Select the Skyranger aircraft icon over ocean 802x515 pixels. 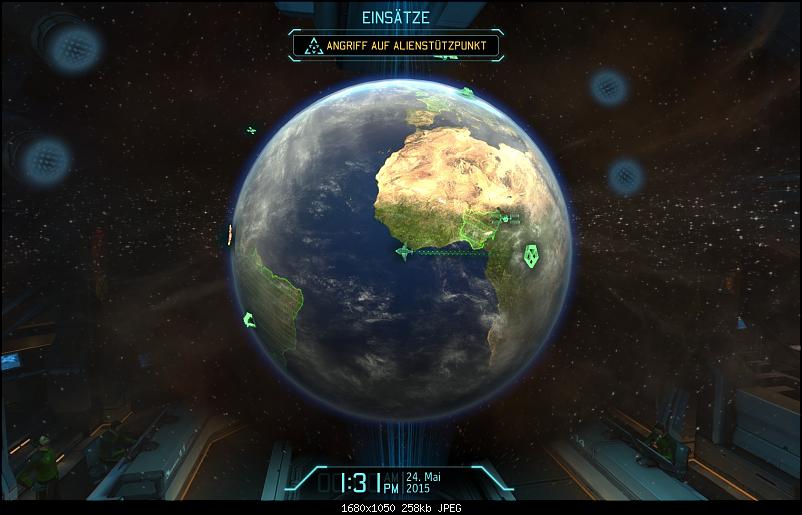(404, 252)
